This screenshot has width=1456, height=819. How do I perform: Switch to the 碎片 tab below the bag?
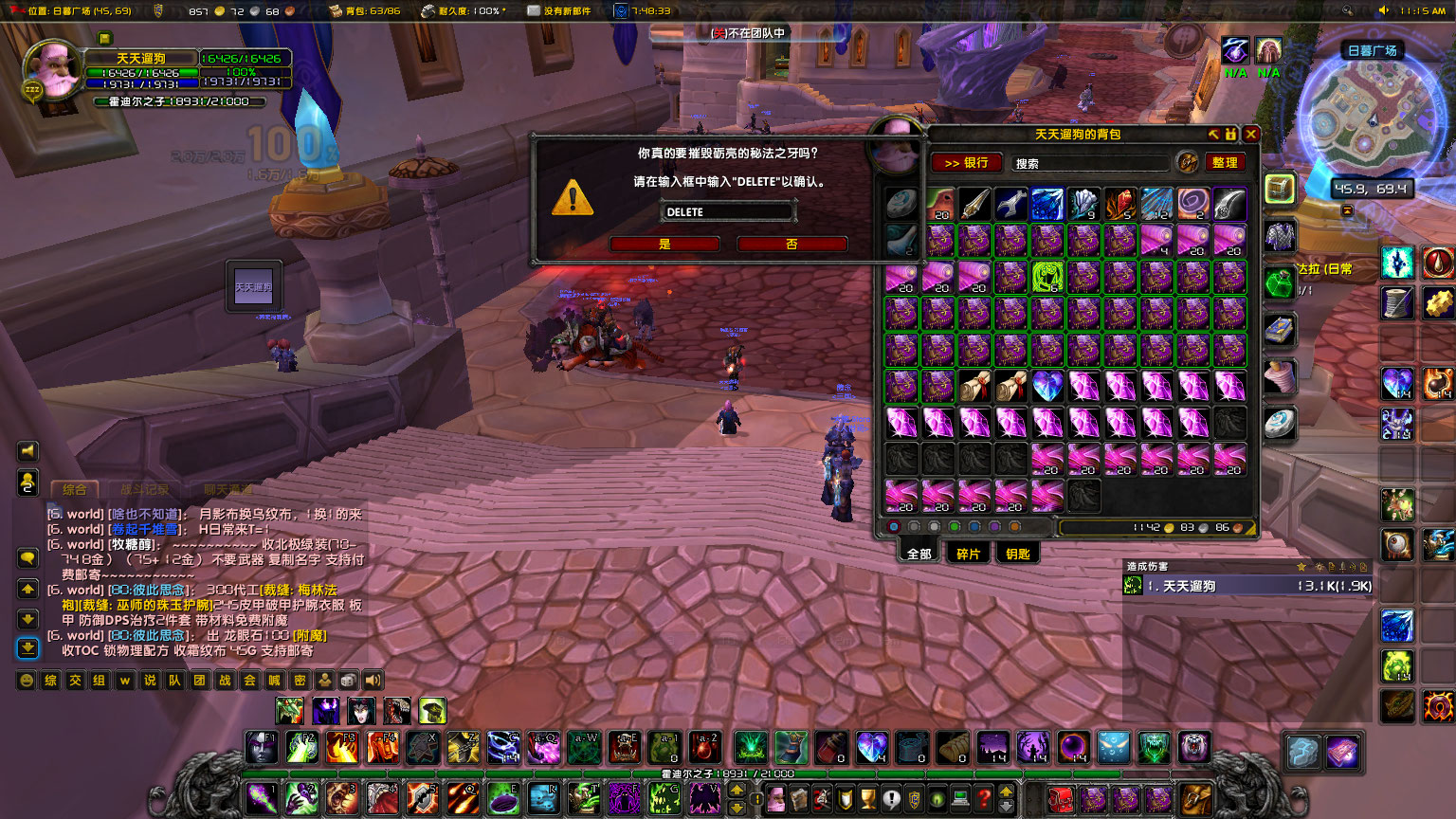[968, 553]
